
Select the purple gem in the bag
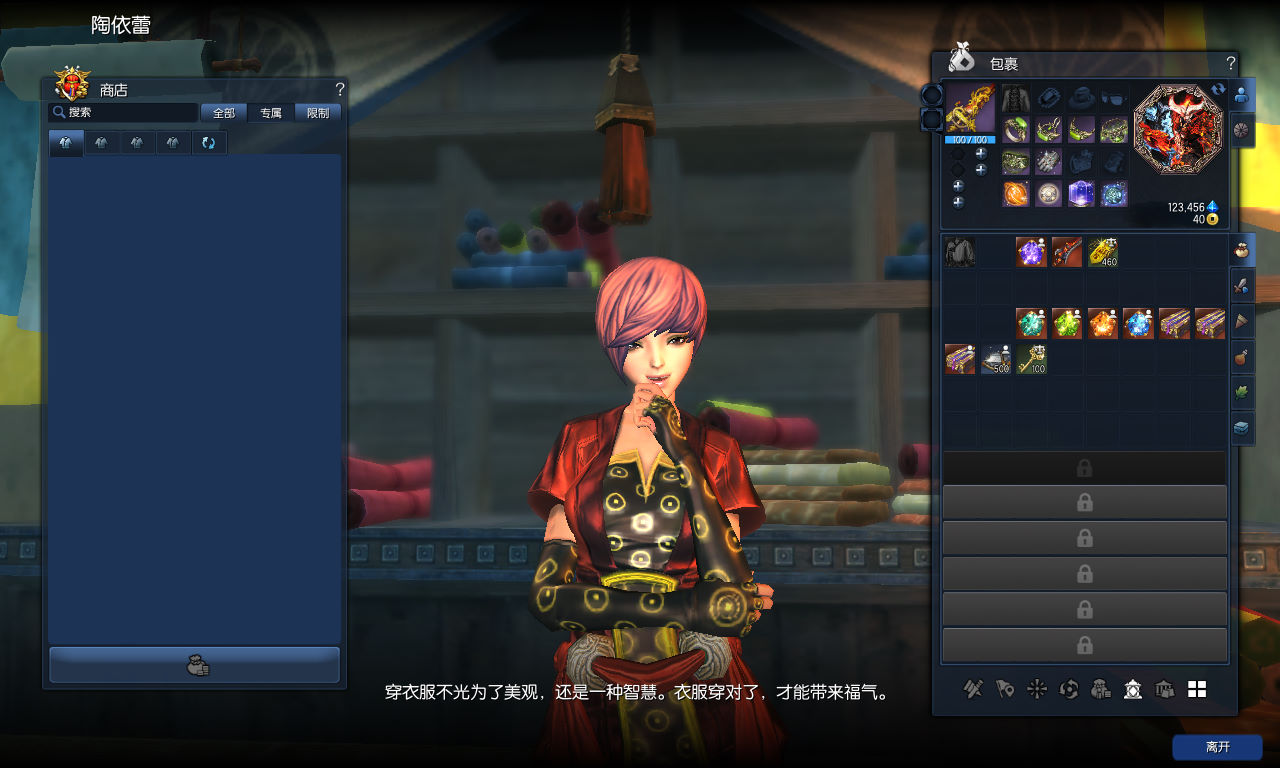[1031, 251]
